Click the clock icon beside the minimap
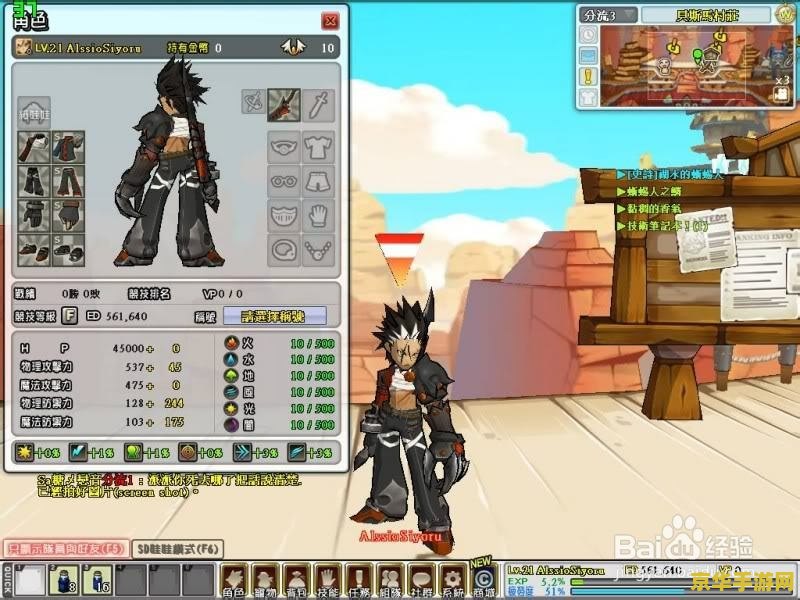The height and width of the screenshot is (600, 800). [x=588, y=34]
